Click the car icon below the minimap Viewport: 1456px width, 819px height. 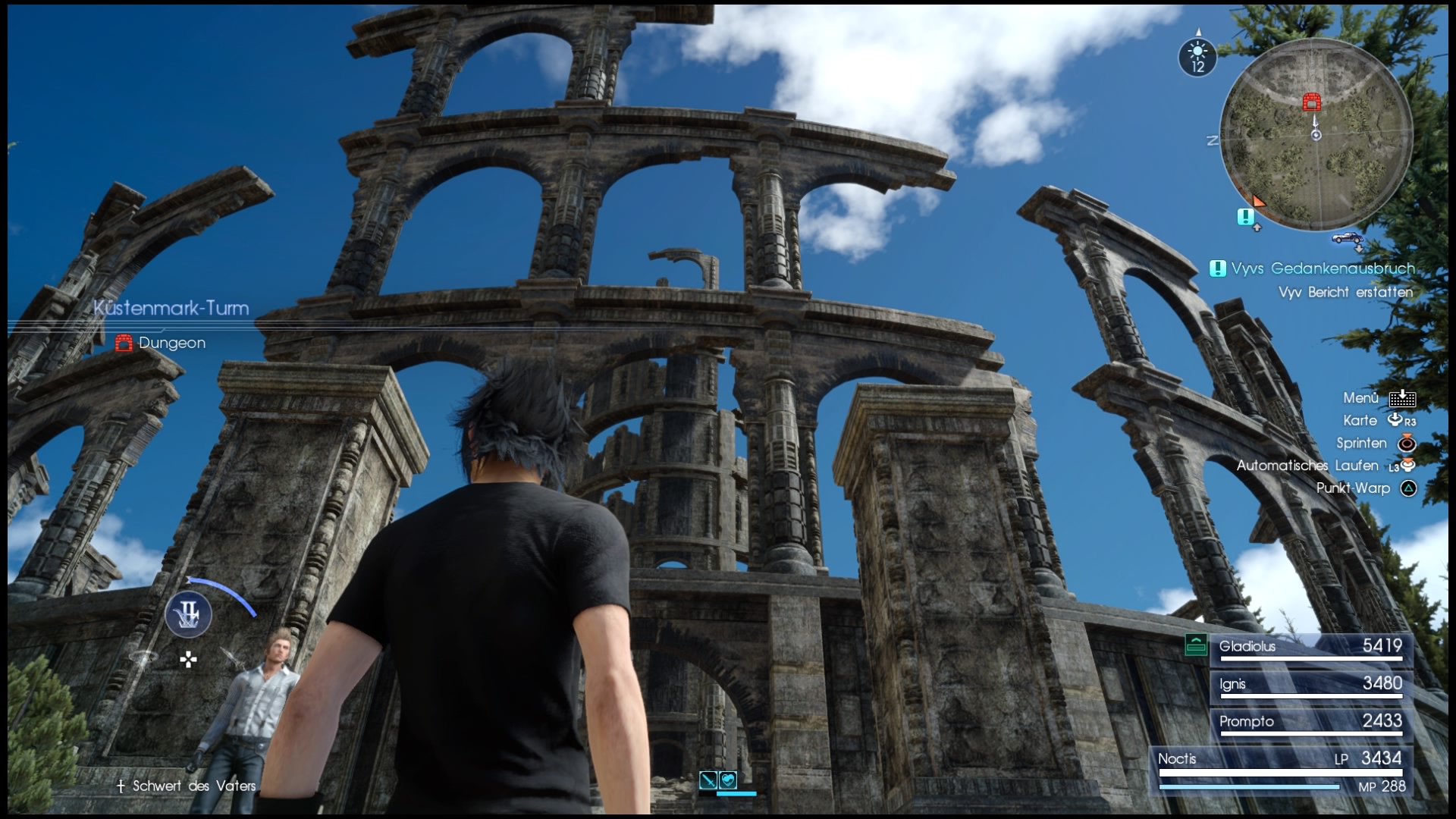pos(1348,237)
